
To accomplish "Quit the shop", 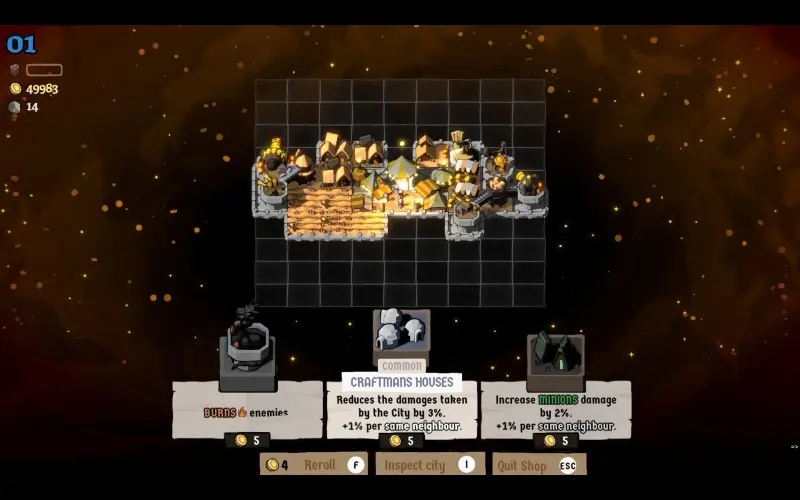I will (x=539, y=464).
